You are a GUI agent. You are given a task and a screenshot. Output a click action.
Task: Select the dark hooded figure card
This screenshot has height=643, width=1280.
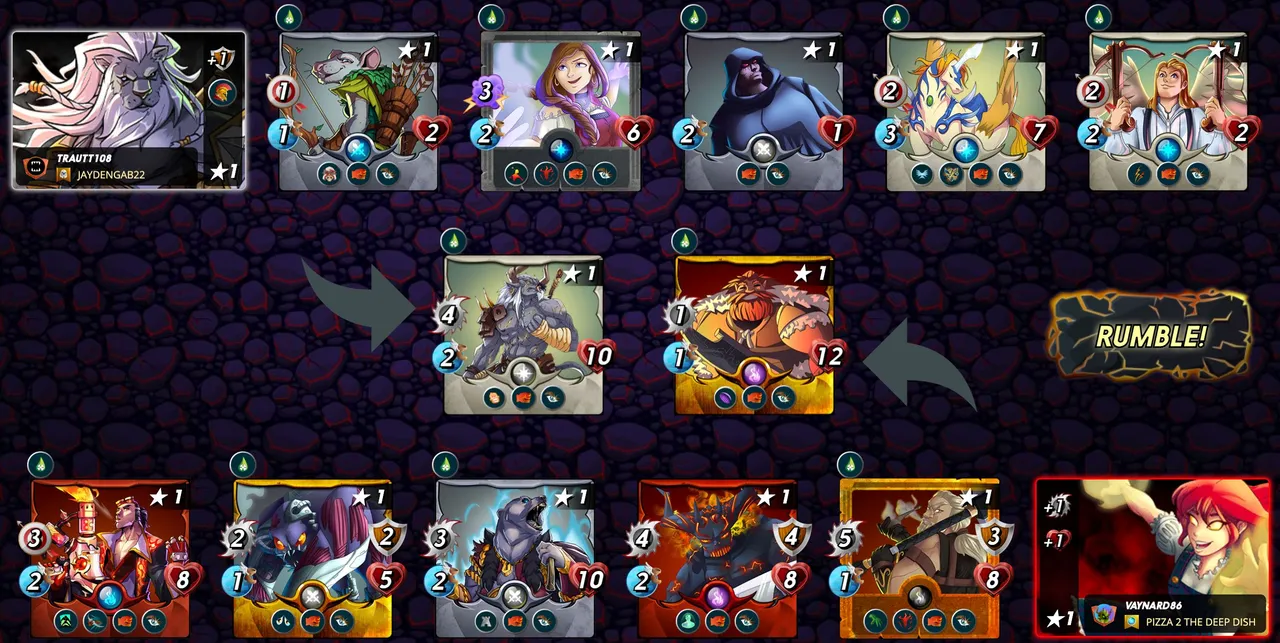(x=764, y=111)
